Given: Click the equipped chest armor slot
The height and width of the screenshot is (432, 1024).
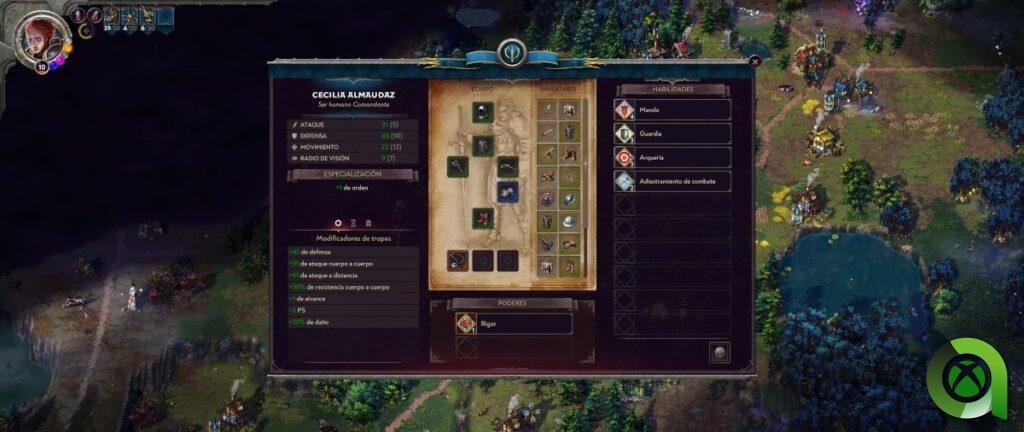Looking at the screenshot, I should (483, 146).
